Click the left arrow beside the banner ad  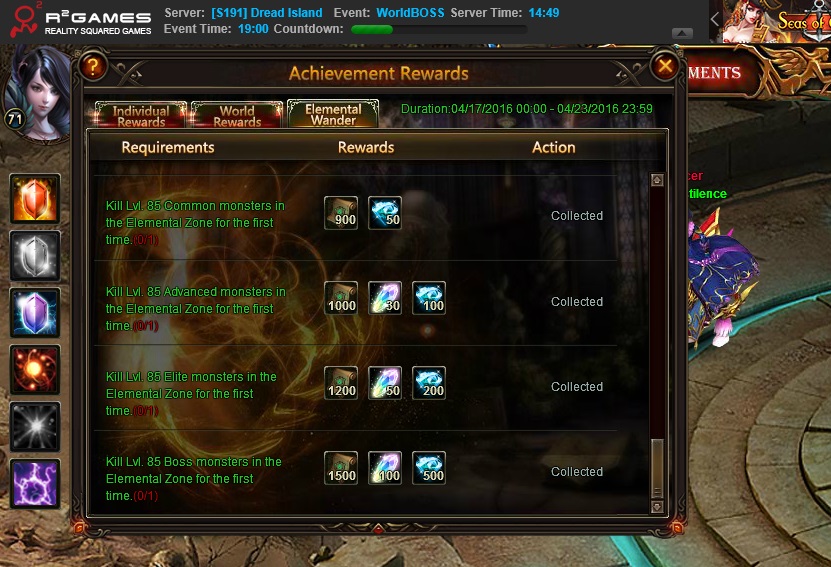pyautogui.click(x=715, y=19)
